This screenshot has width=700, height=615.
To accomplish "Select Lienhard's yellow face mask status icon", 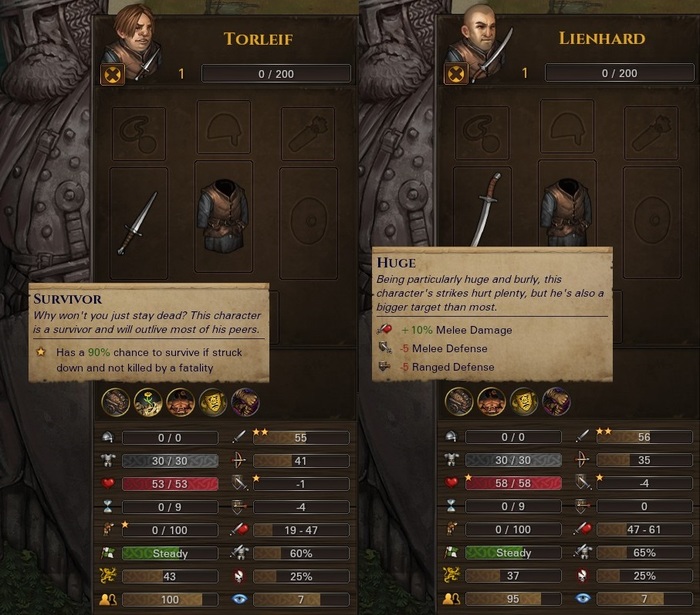I will pos(524,402).
